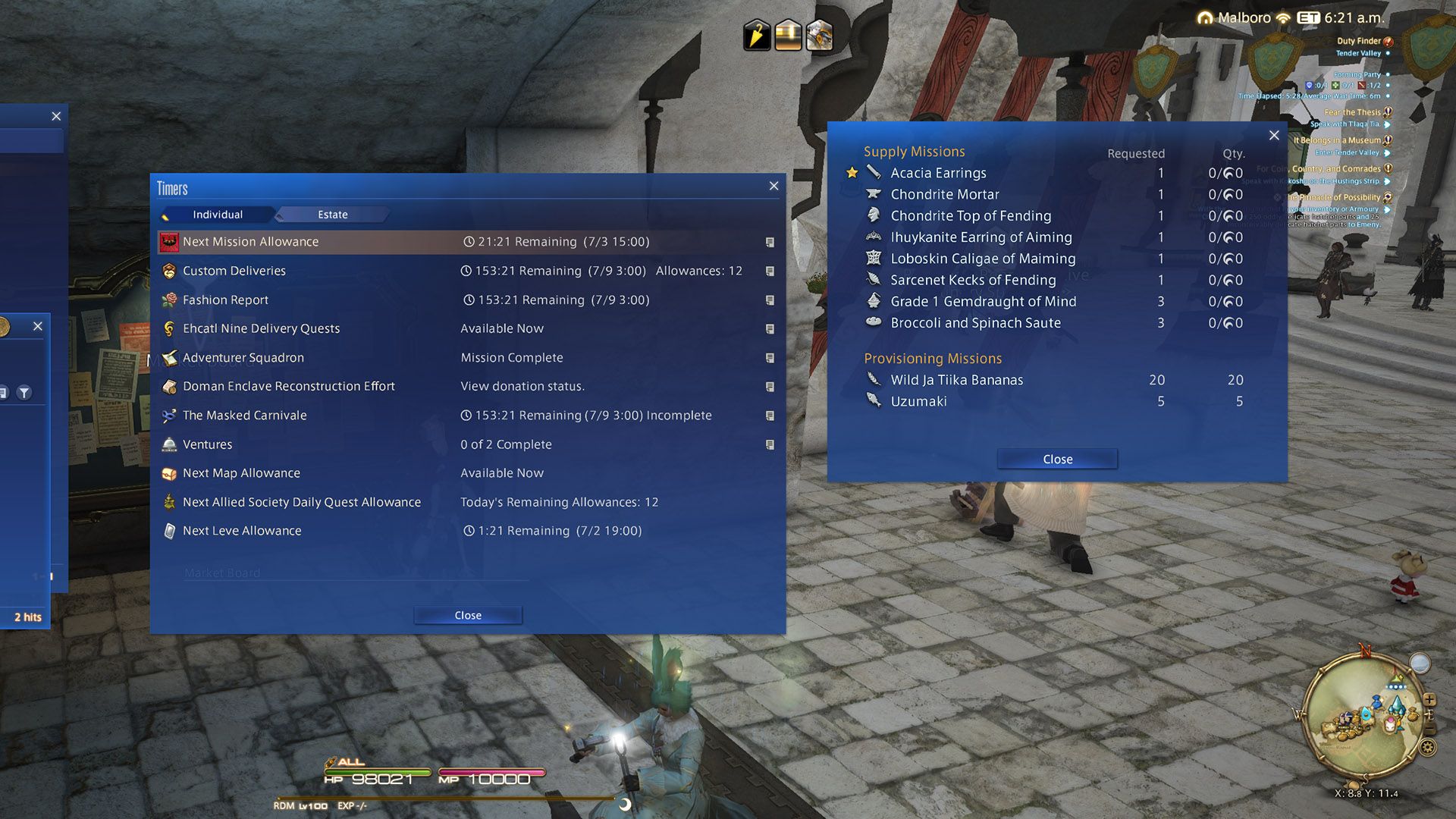Click the Ventures timer icon

168,444
